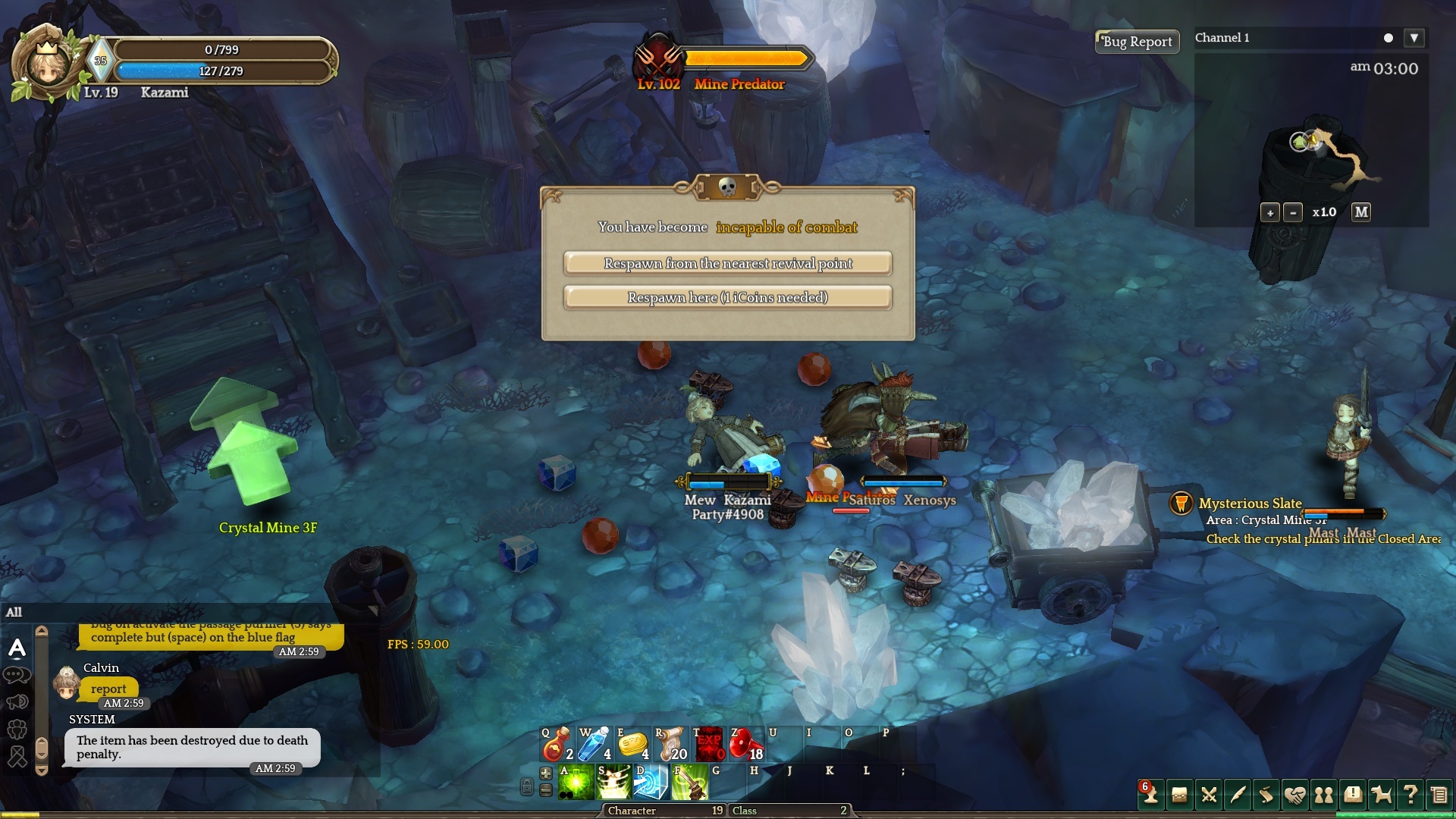Switch chat to the megaphone shout channel
Screen dimensions: 1456x819
pos(17,701)
